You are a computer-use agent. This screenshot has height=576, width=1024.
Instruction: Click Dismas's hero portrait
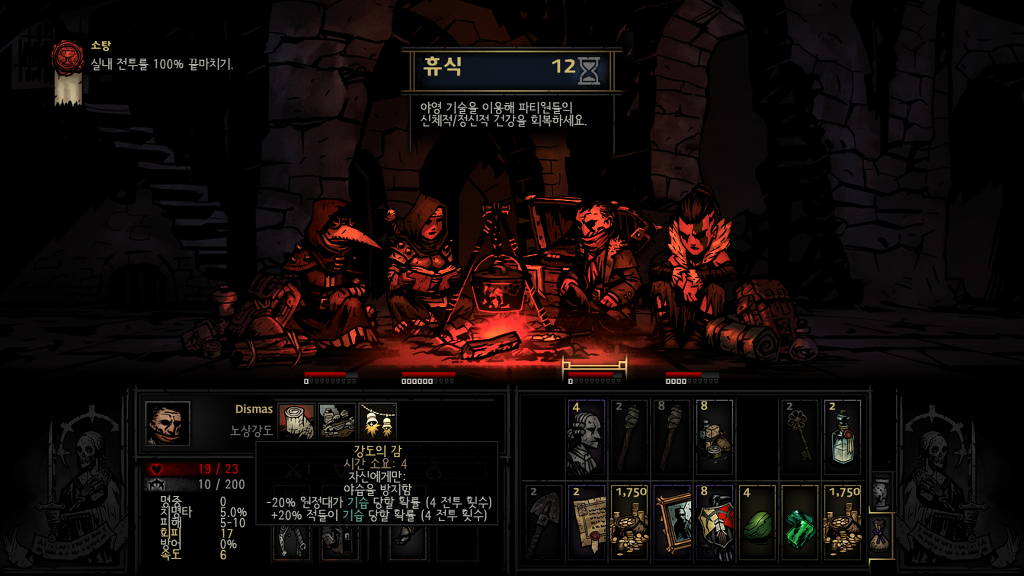167,423
